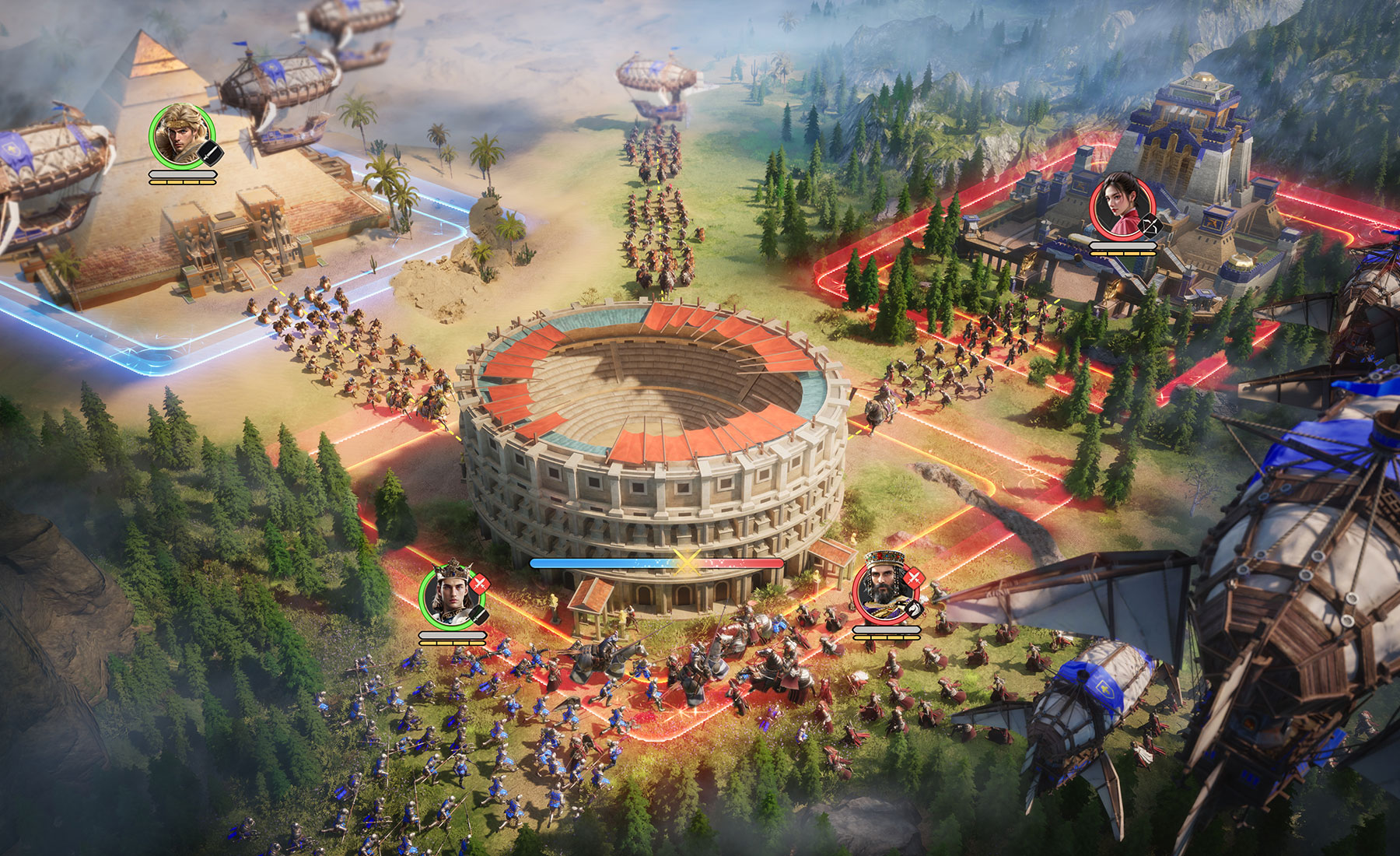This screenshot has width=1400, height=856.
Task: Select the blond hero portrait by the pyramid
Action: [x=181, y=137]
